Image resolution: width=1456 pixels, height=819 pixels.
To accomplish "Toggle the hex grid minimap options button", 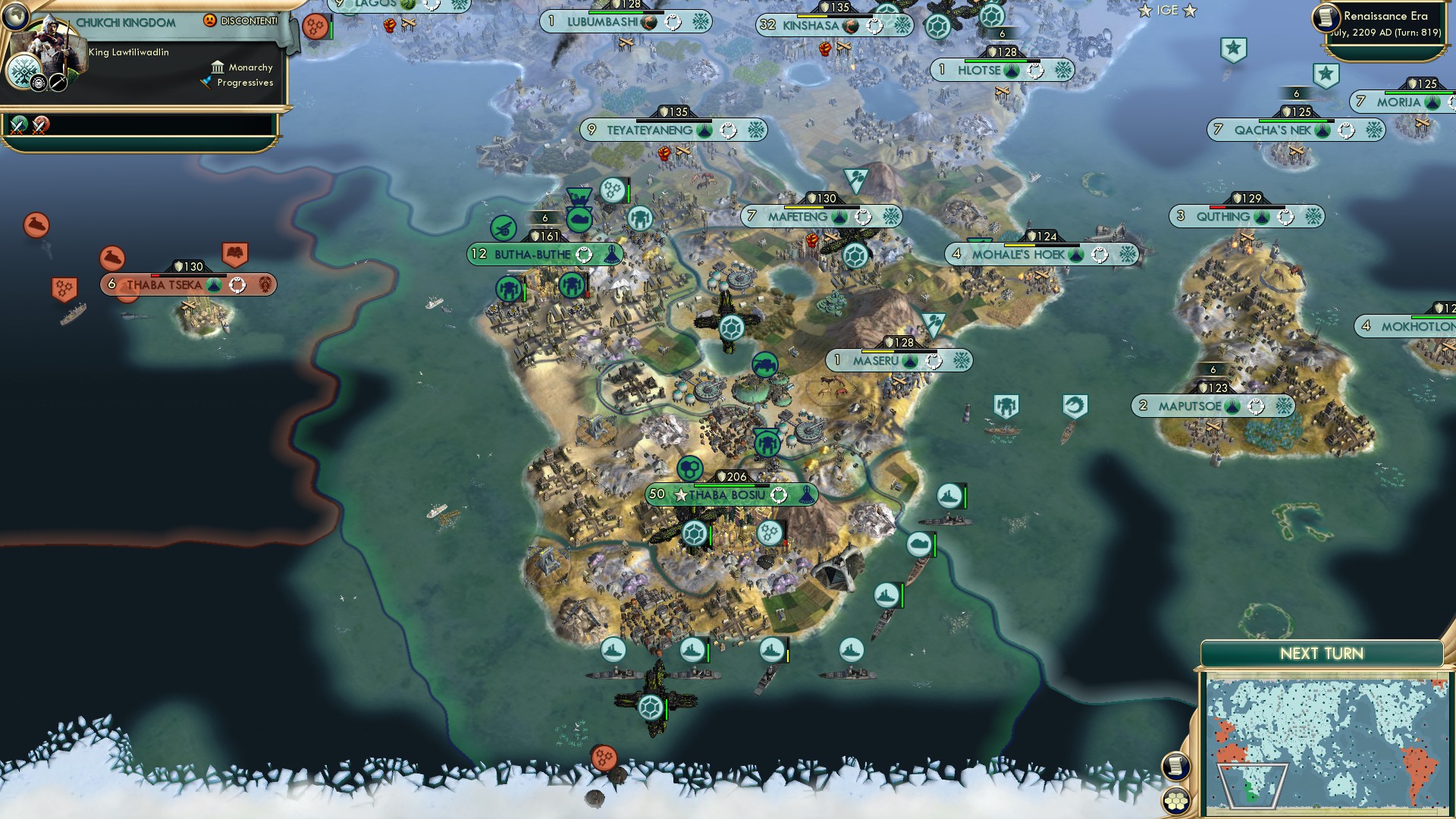I will click(1176, 801).
